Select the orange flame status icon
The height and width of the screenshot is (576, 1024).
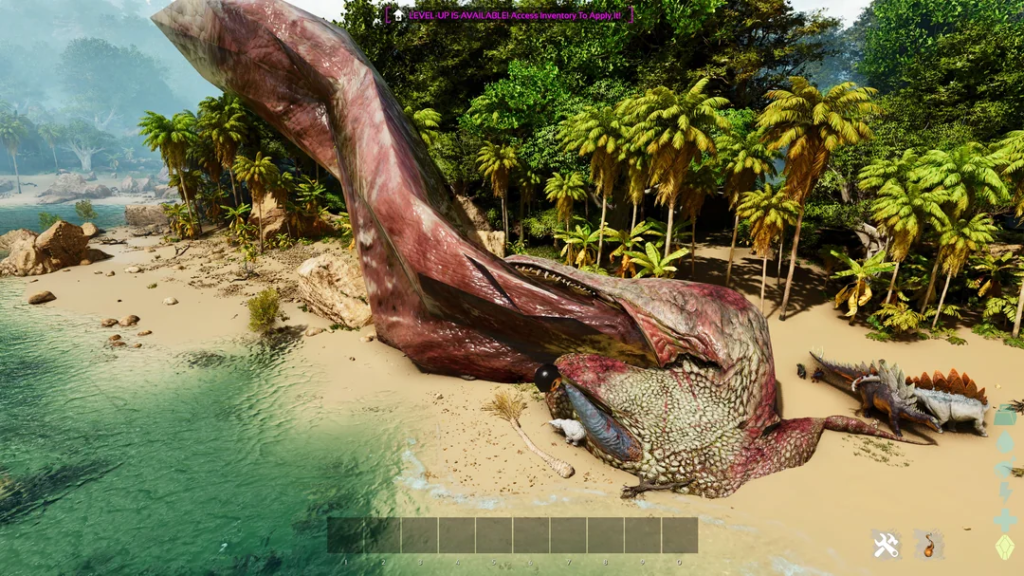(x=929, y=545)
